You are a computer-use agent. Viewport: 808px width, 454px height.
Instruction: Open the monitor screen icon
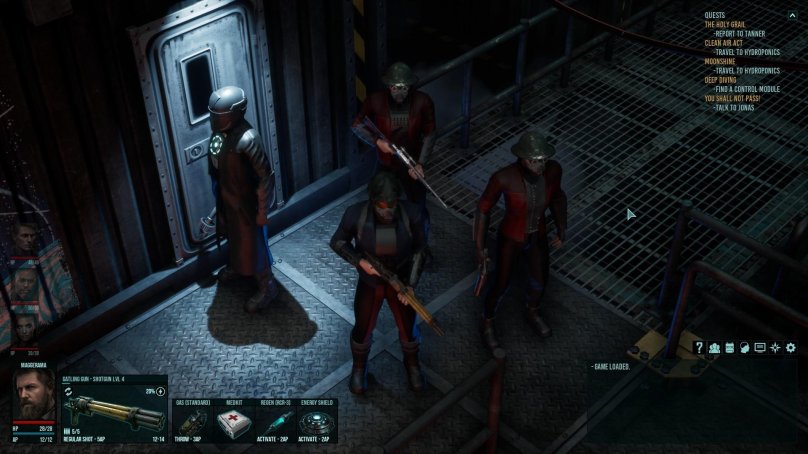point(759,348)
